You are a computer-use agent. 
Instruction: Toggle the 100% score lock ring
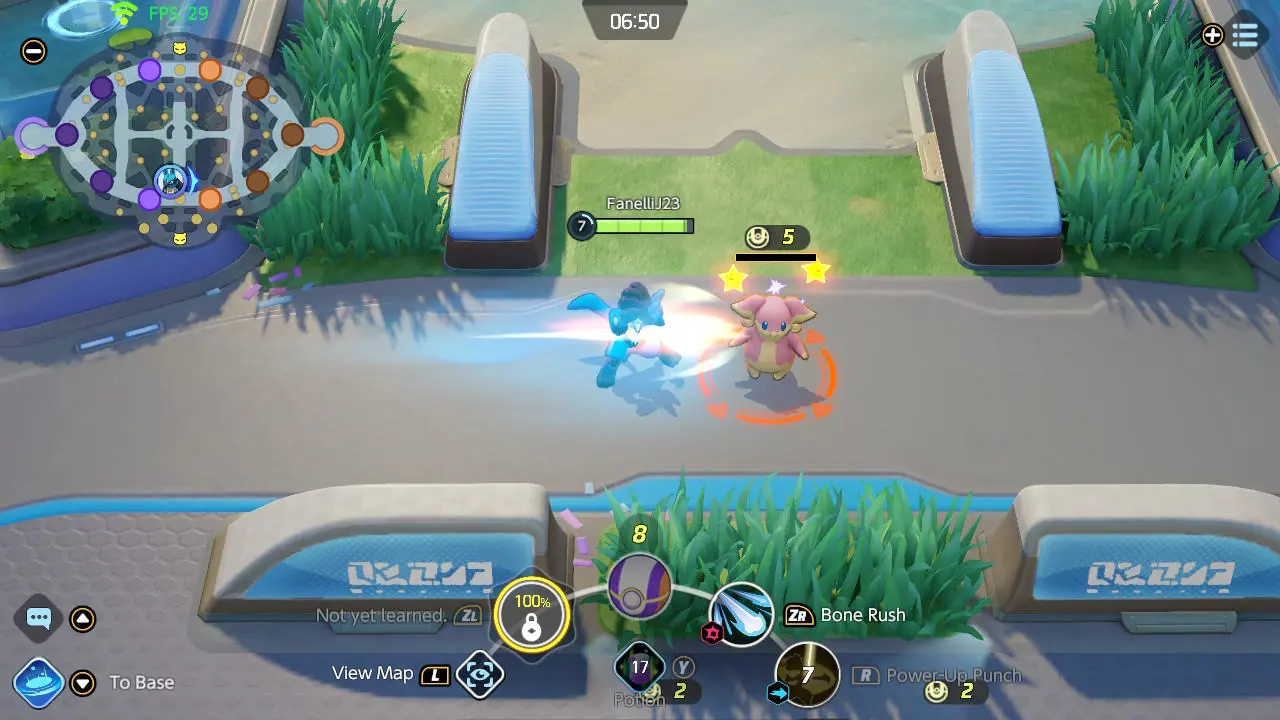[531, 615]
